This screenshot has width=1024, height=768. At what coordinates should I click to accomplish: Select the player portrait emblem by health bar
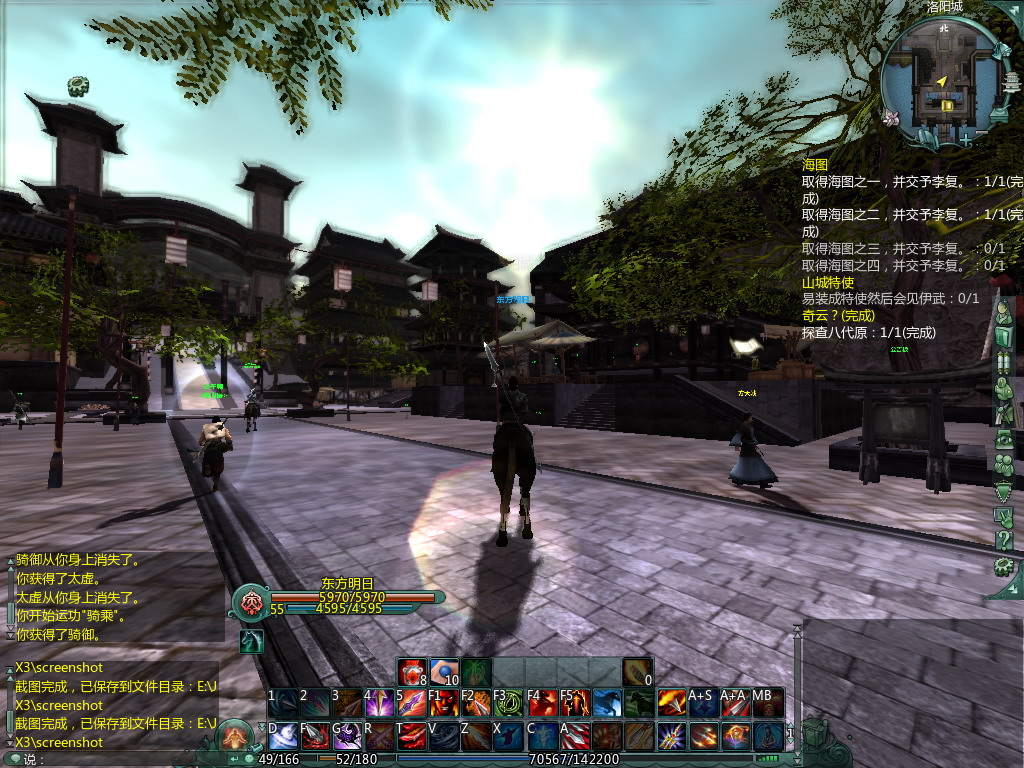250,603
